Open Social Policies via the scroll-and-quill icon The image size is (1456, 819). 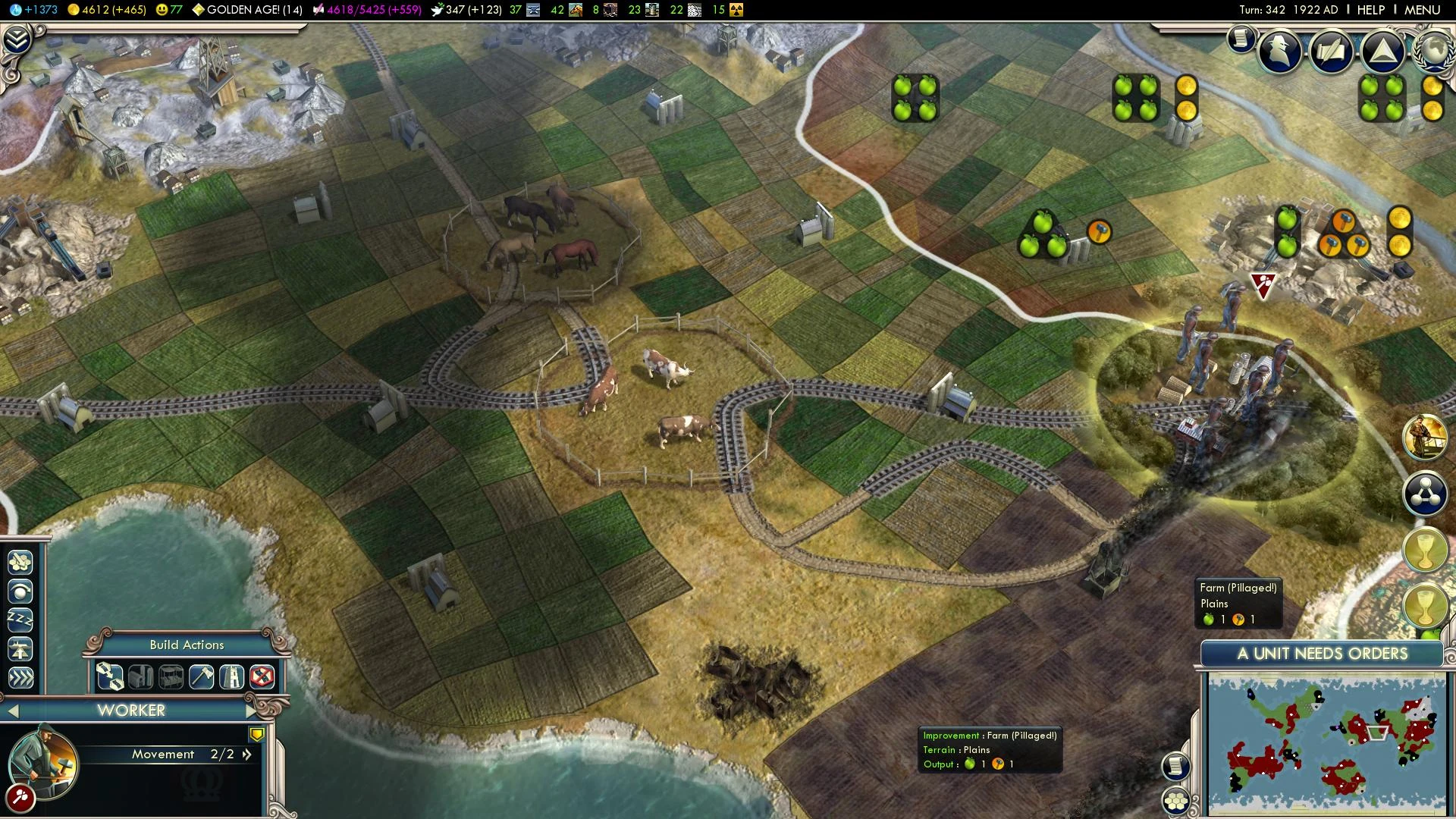tap(1332, 50)
